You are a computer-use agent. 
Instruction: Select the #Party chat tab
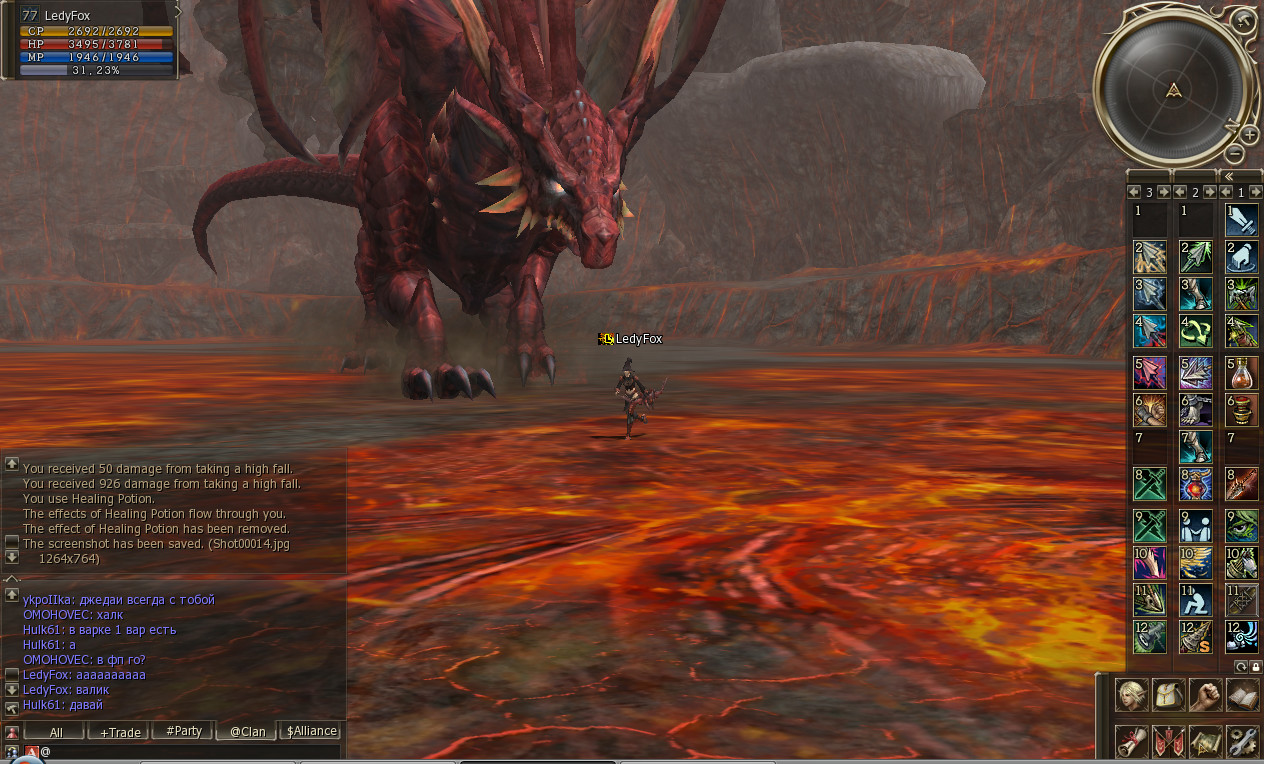[x=184, y=731]
